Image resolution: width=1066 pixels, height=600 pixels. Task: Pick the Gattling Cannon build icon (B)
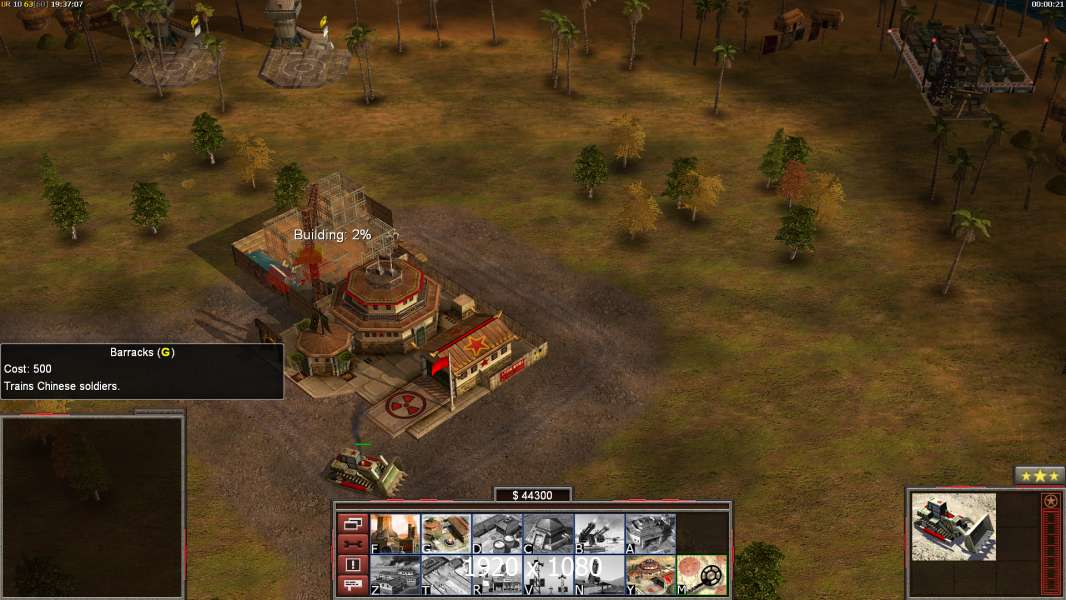coord(599,534)
